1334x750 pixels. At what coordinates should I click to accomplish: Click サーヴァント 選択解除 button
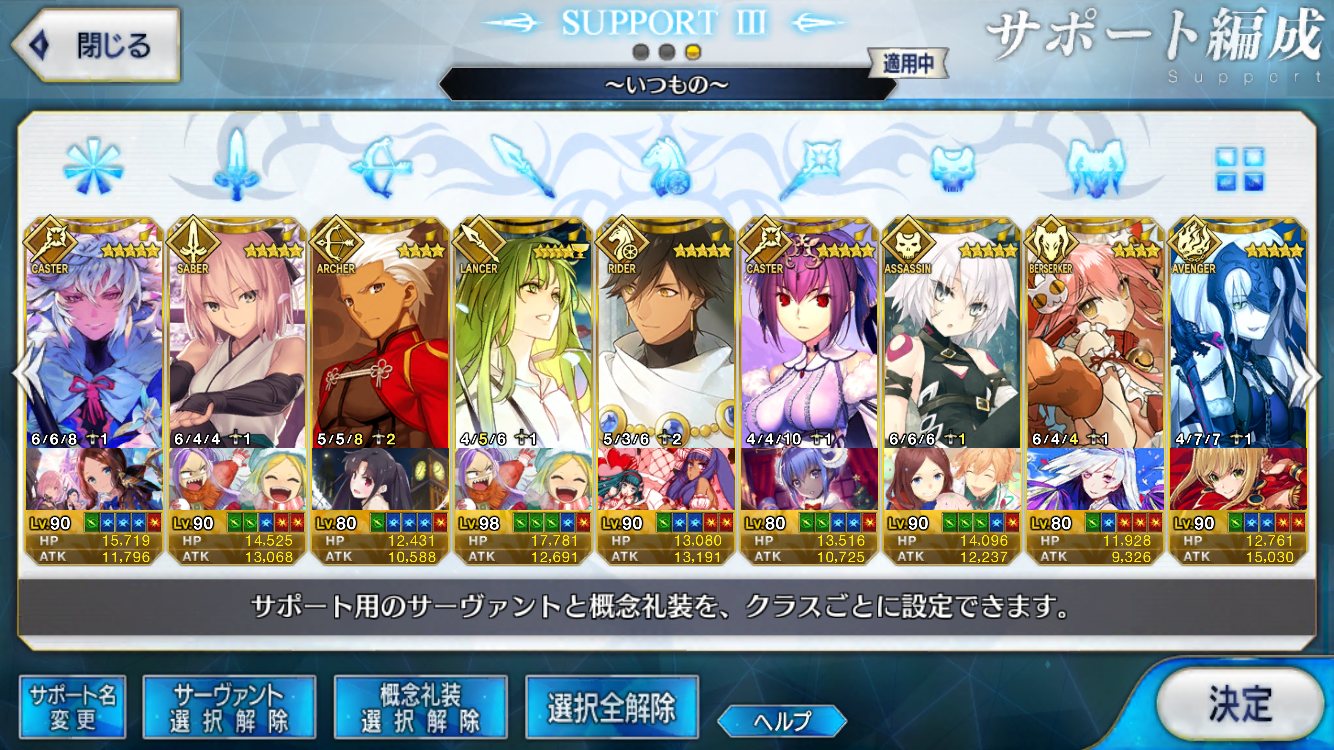tap(229, 707)
